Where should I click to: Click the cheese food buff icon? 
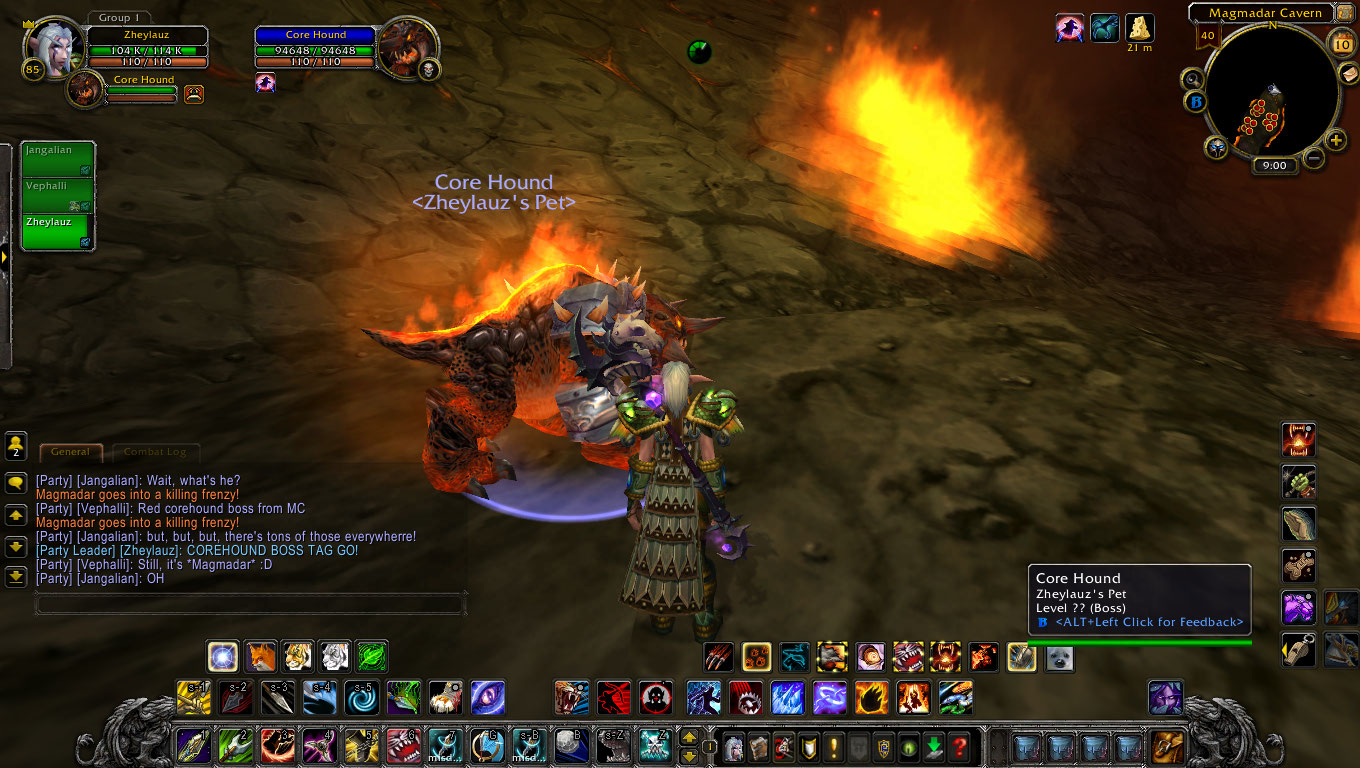tap(1139, 27)
